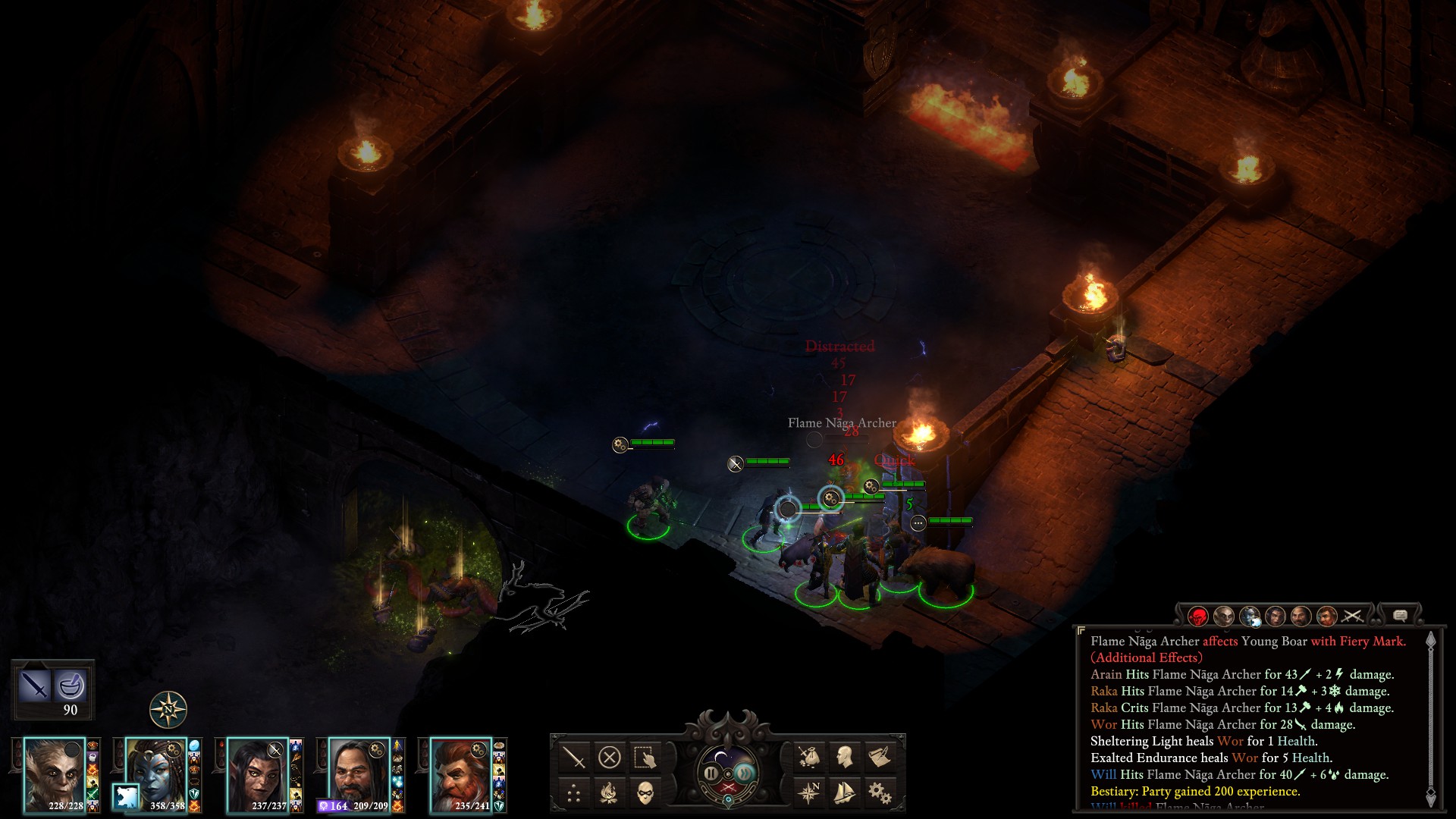Viewport: 1456px width, 819px height.
Task: Rest the party using the campfire button
Action: click(610, 794)
